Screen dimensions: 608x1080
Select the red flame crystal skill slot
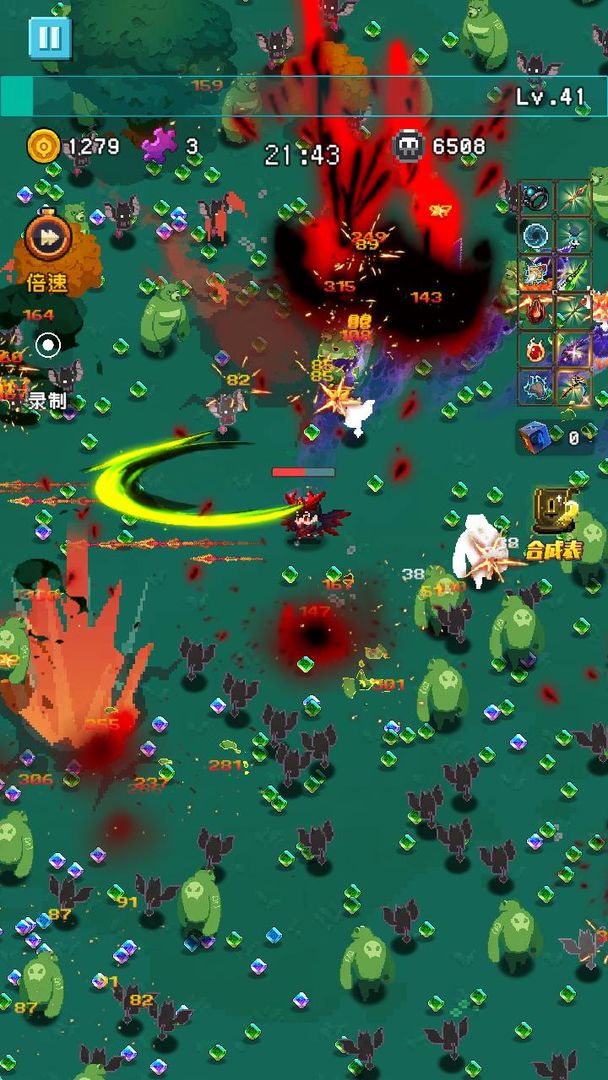pyautogui.click(x=536, y=312)
